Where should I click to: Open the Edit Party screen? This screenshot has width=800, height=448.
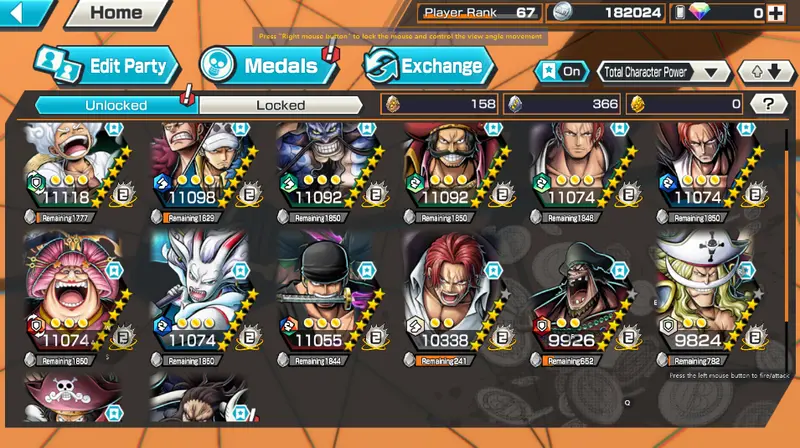(108, 67)
